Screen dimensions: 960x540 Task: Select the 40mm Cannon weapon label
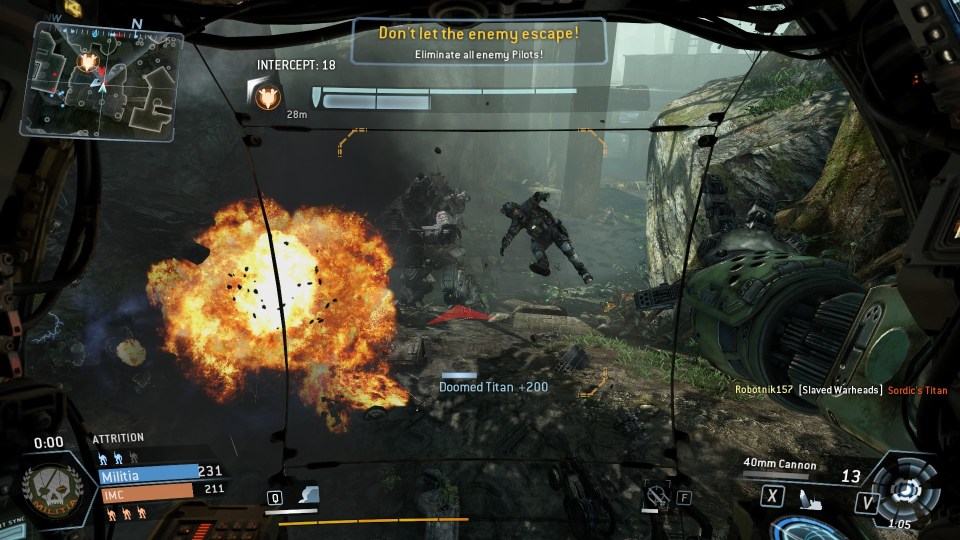(780, 465)
